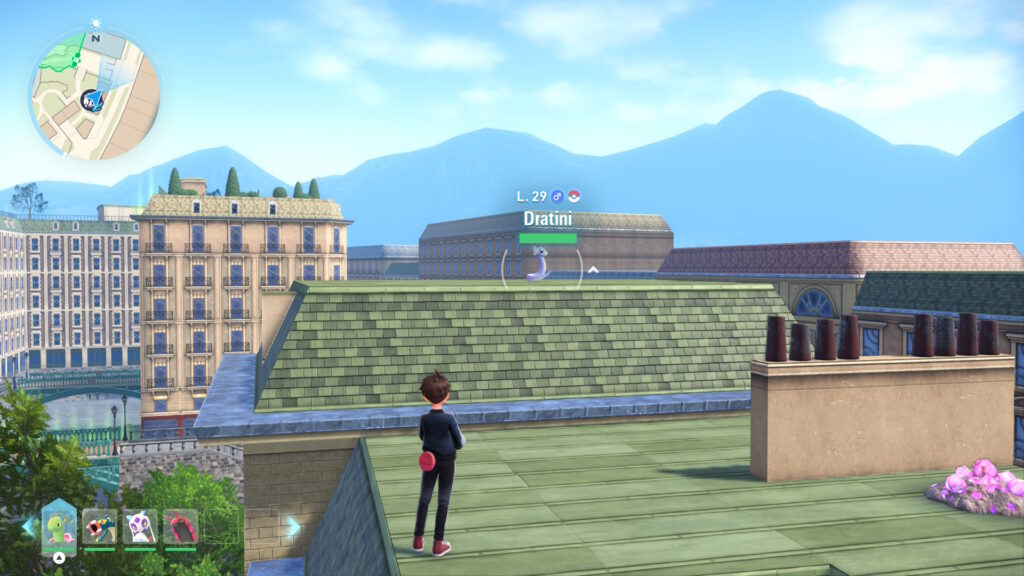The image size is (1024, 576).
Task: Click the right arrow beside the party bar
Action: click(x=293, y=525)
